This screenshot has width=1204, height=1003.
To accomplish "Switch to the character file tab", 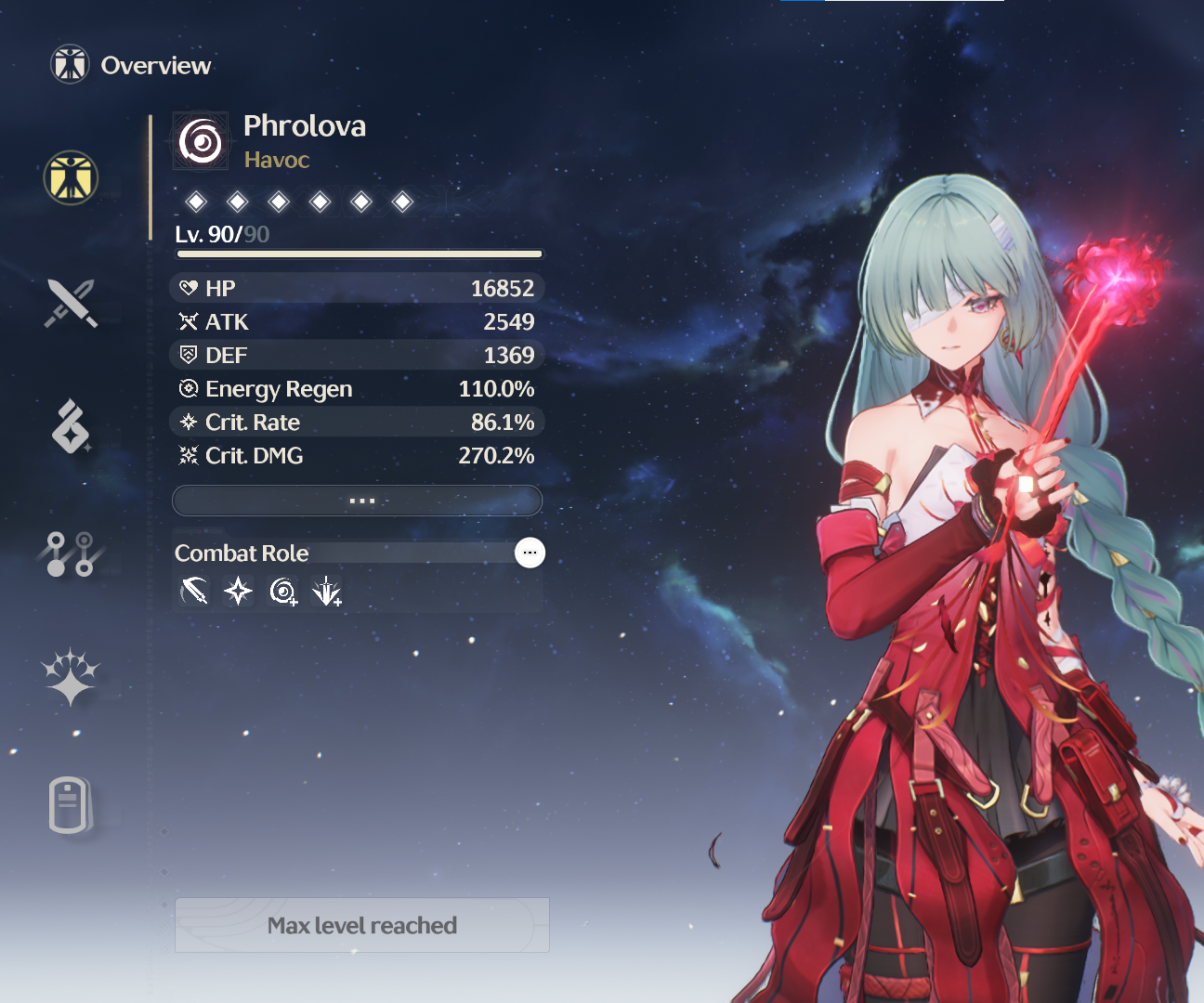I will point(71,804).
